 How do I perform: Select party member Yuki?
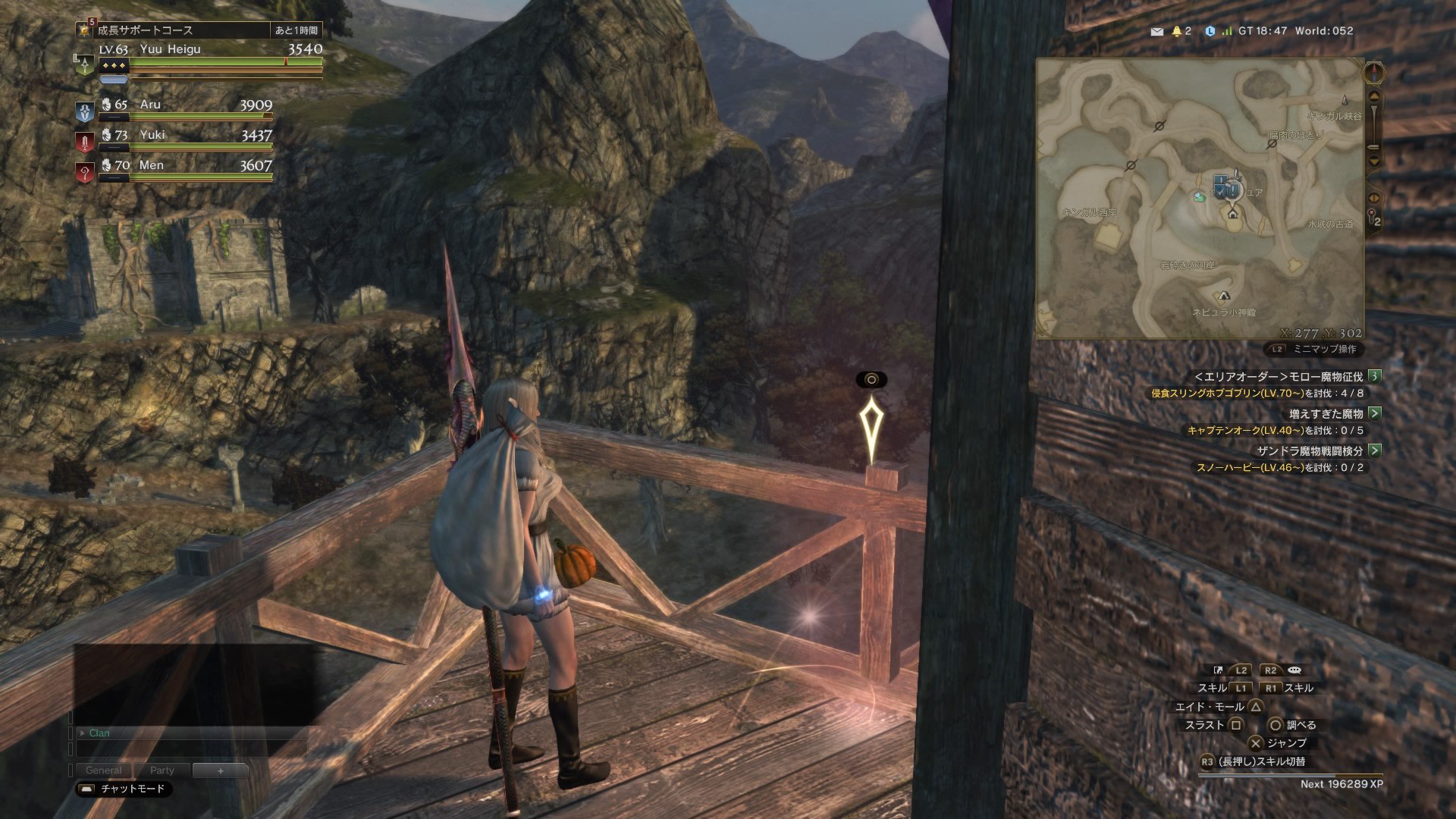pos(152,135)
